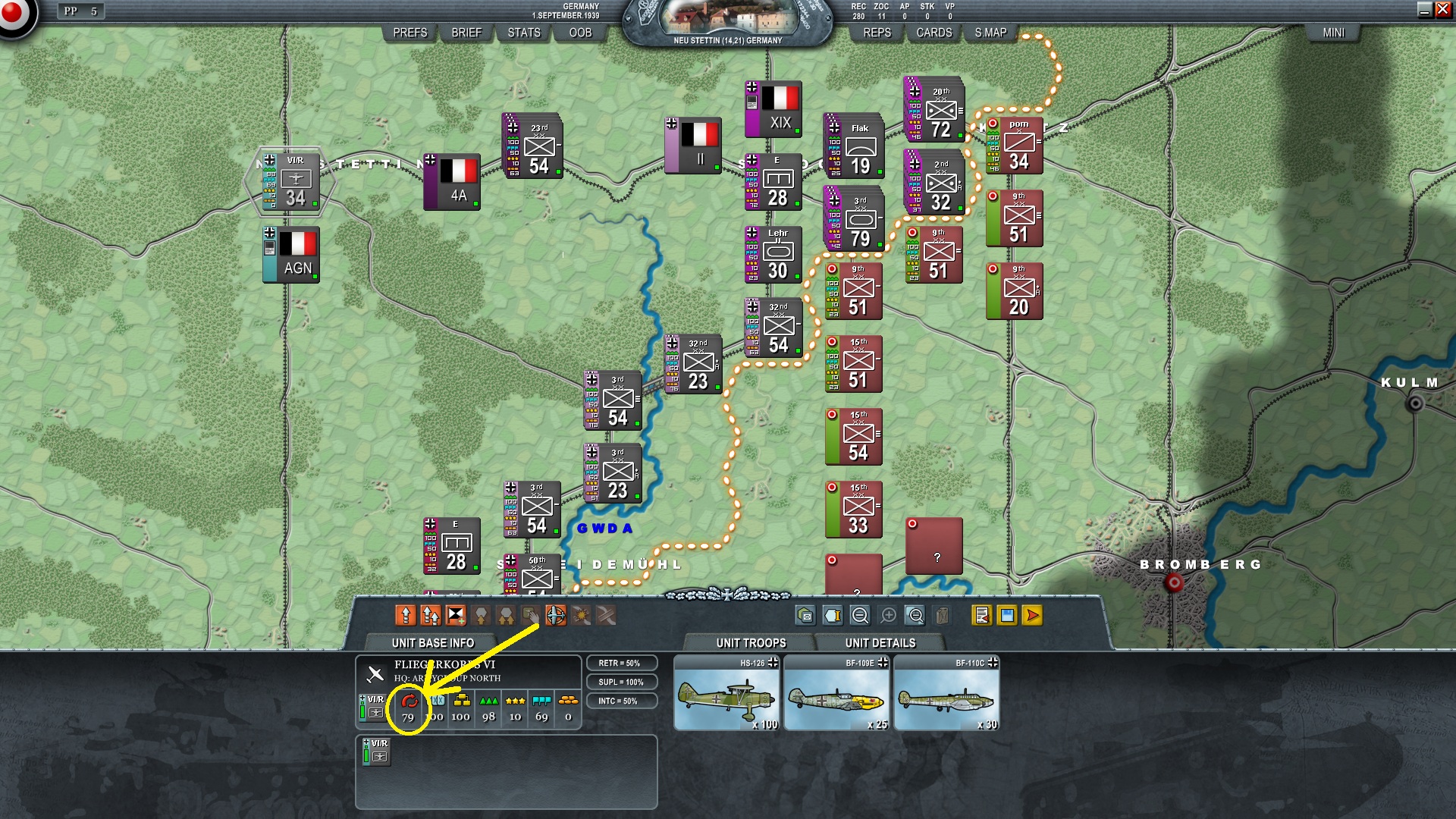Image resolution: width=1456 pixels, height=819 pixels.
Task: Click the objective flag placement icon
Action: click(x=456, y=616)
